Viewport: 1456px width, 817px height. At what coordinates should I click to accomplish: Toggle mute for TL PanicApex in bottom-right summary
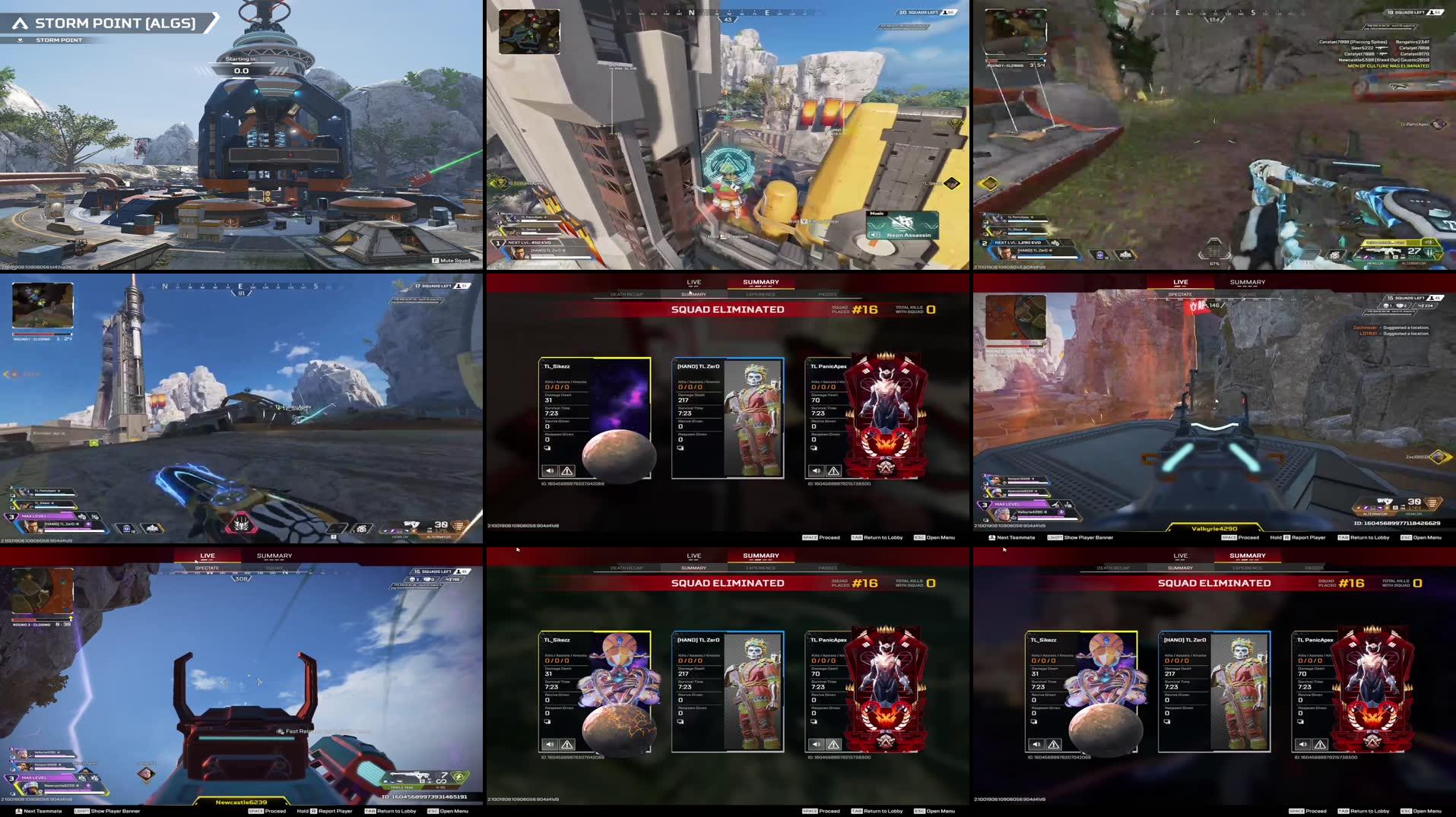pos(1304,745)
